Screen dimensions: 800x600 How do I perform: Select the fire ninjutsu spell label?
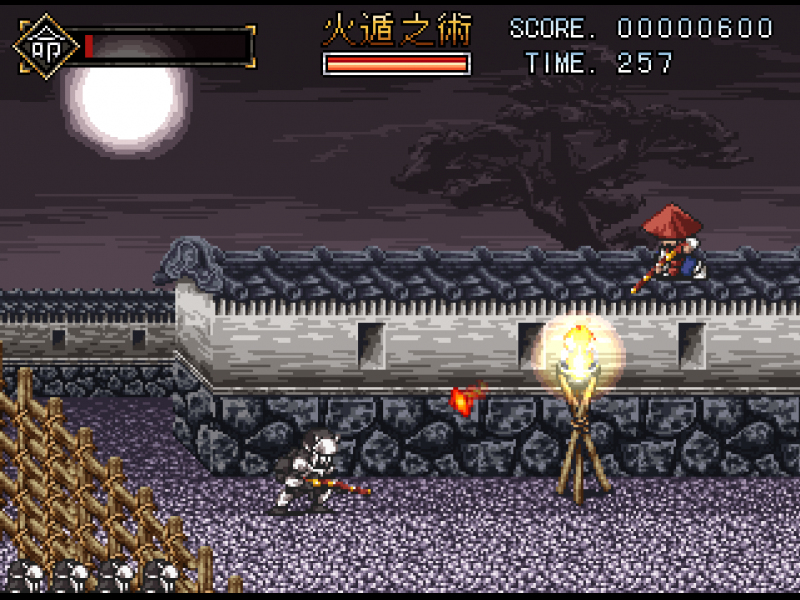[396, 30]
